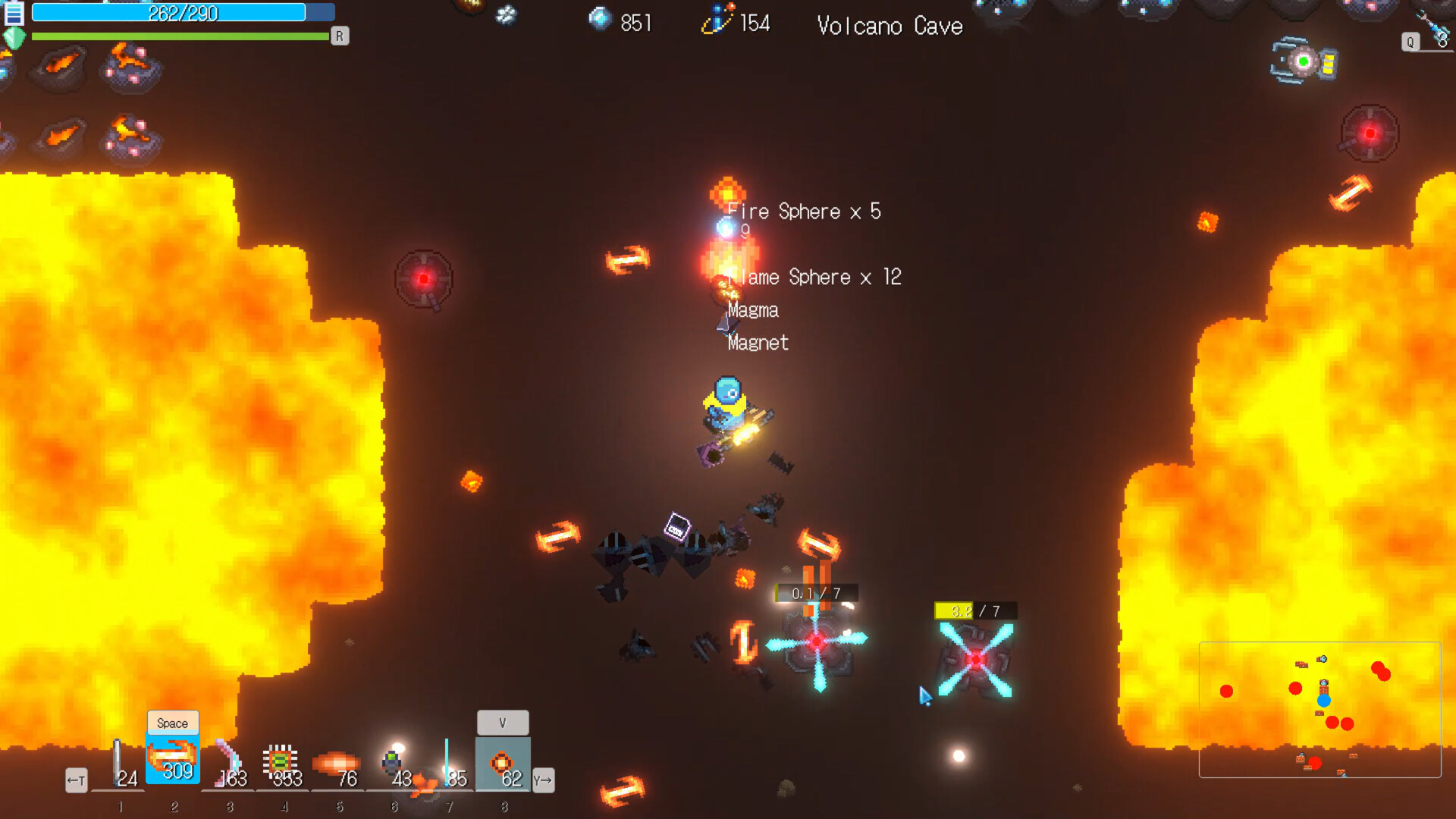Click the Magnet pickup label near the player
Screen dimensions: 1456x819
coord(756,343)
